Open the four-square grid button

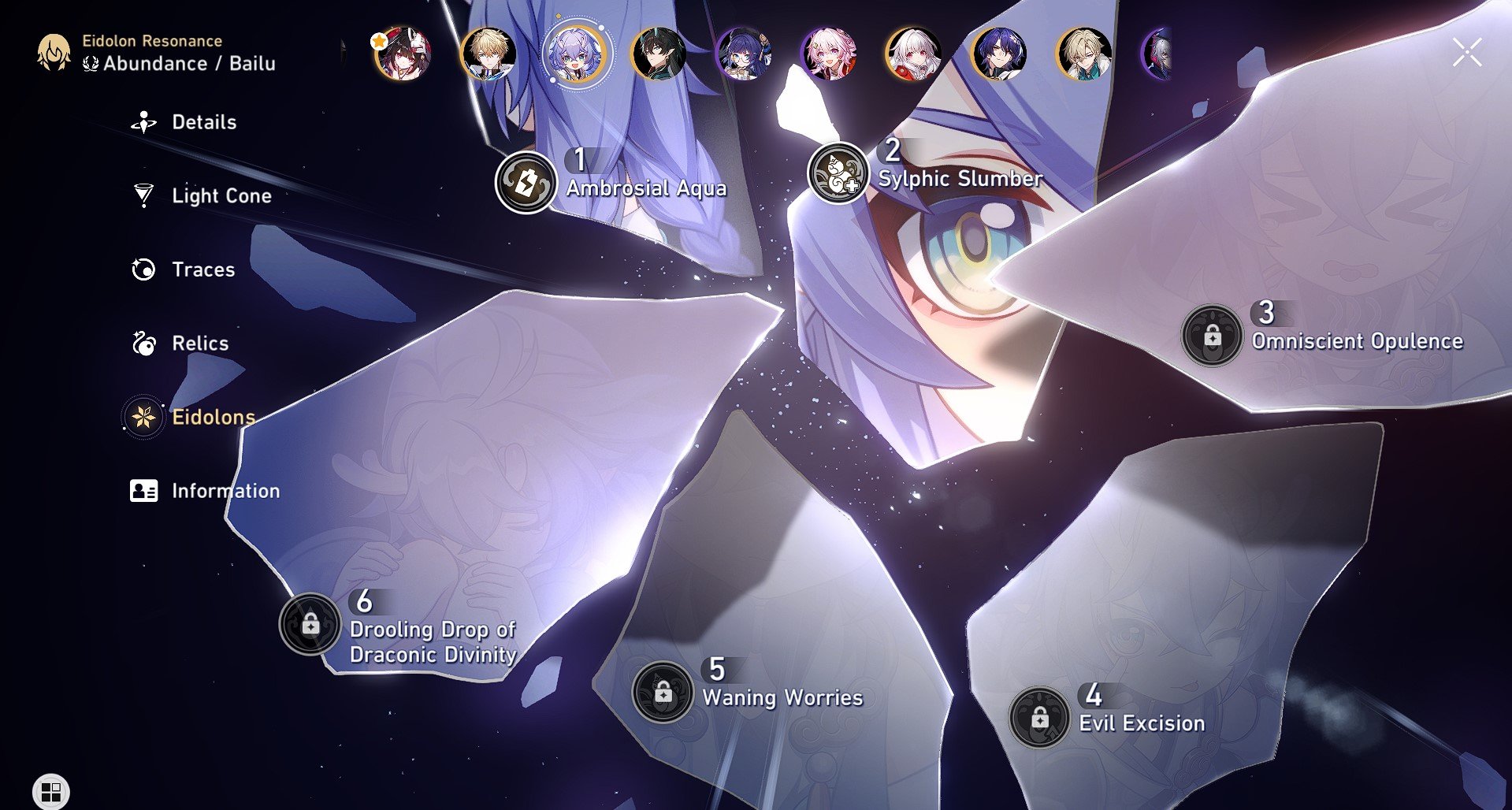[x=51, y=791]
